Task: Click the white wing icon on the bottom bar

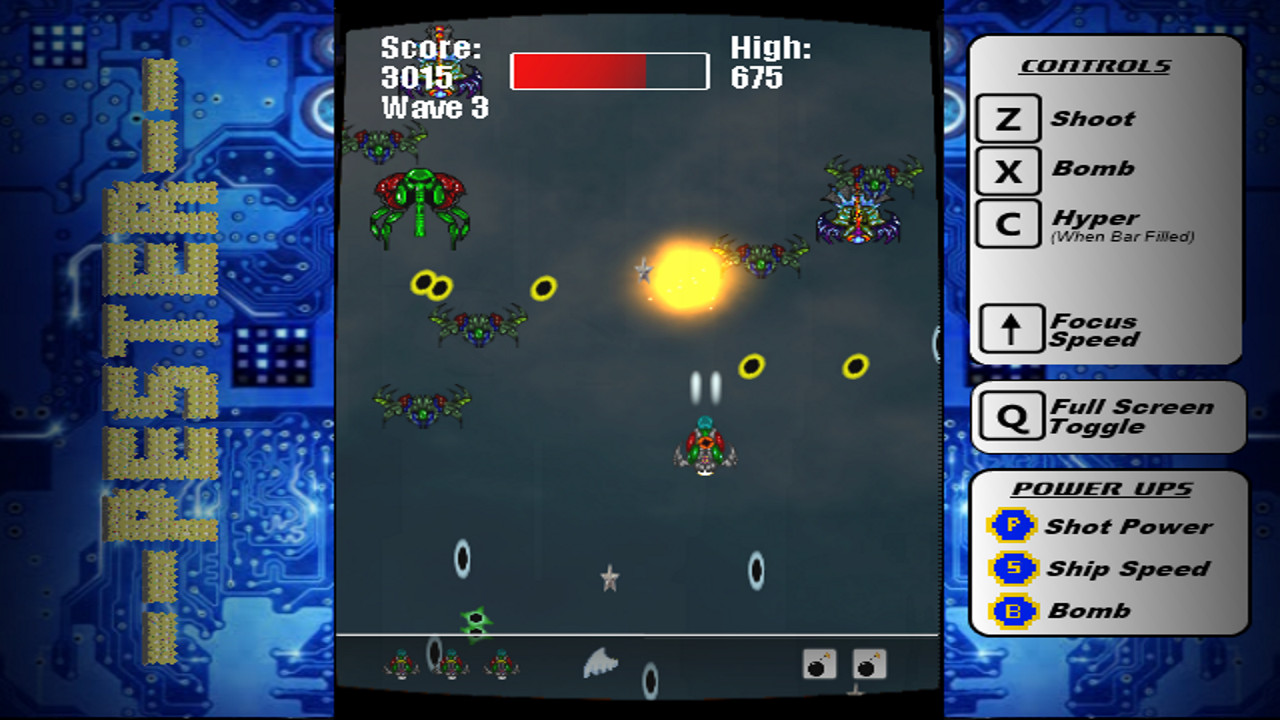Action: [x=598, y=662]
